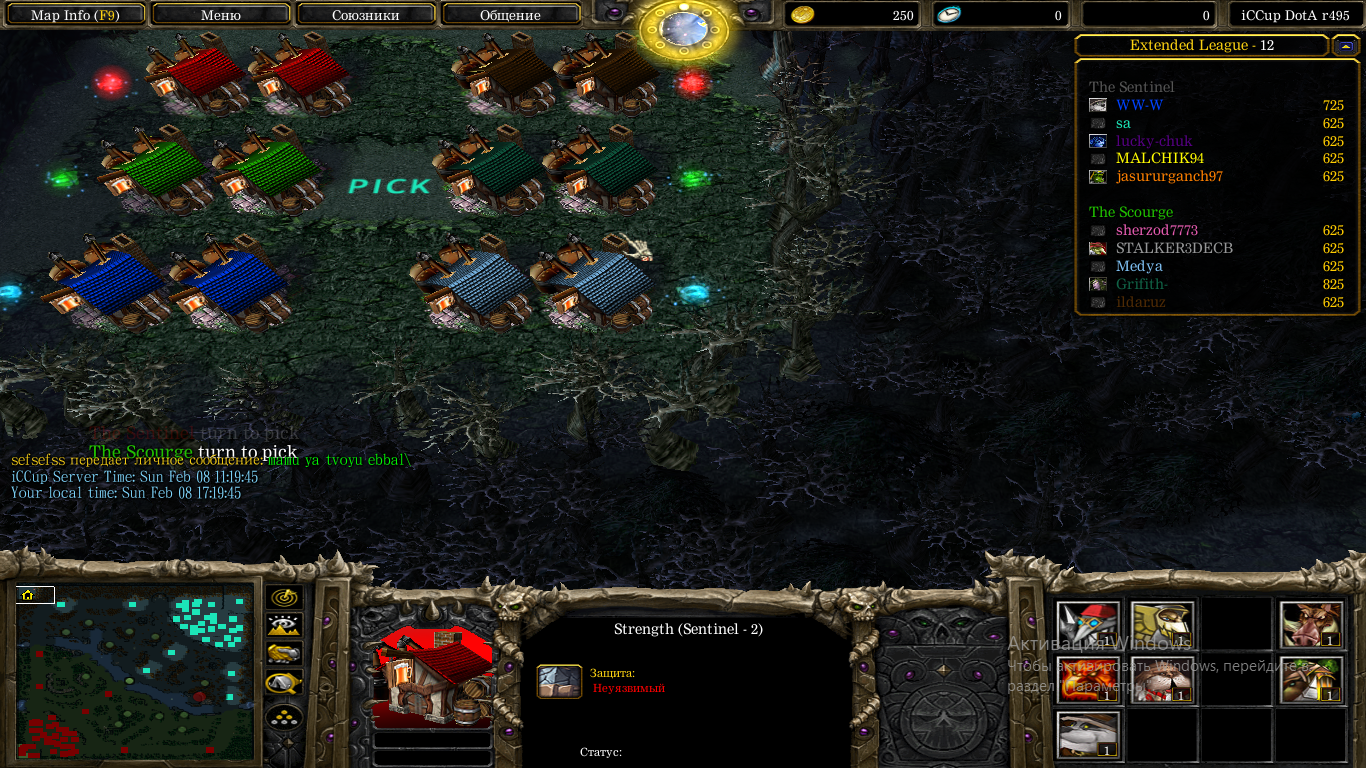Toggle the formation movement button

285,717
